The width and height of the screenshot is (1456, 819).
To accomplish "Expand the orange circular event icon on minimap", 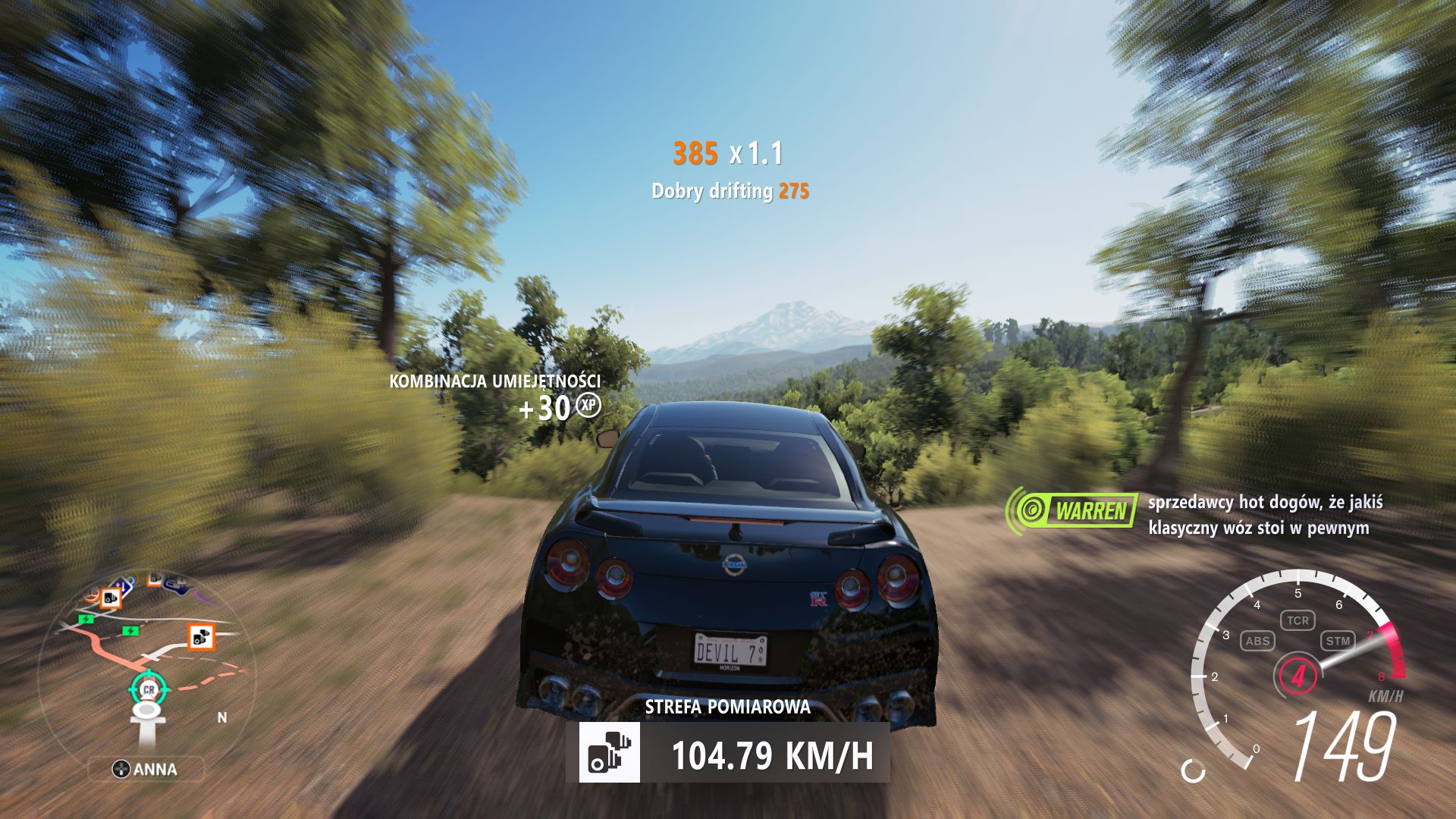I will pyautogui.click(x=92, y=595).
